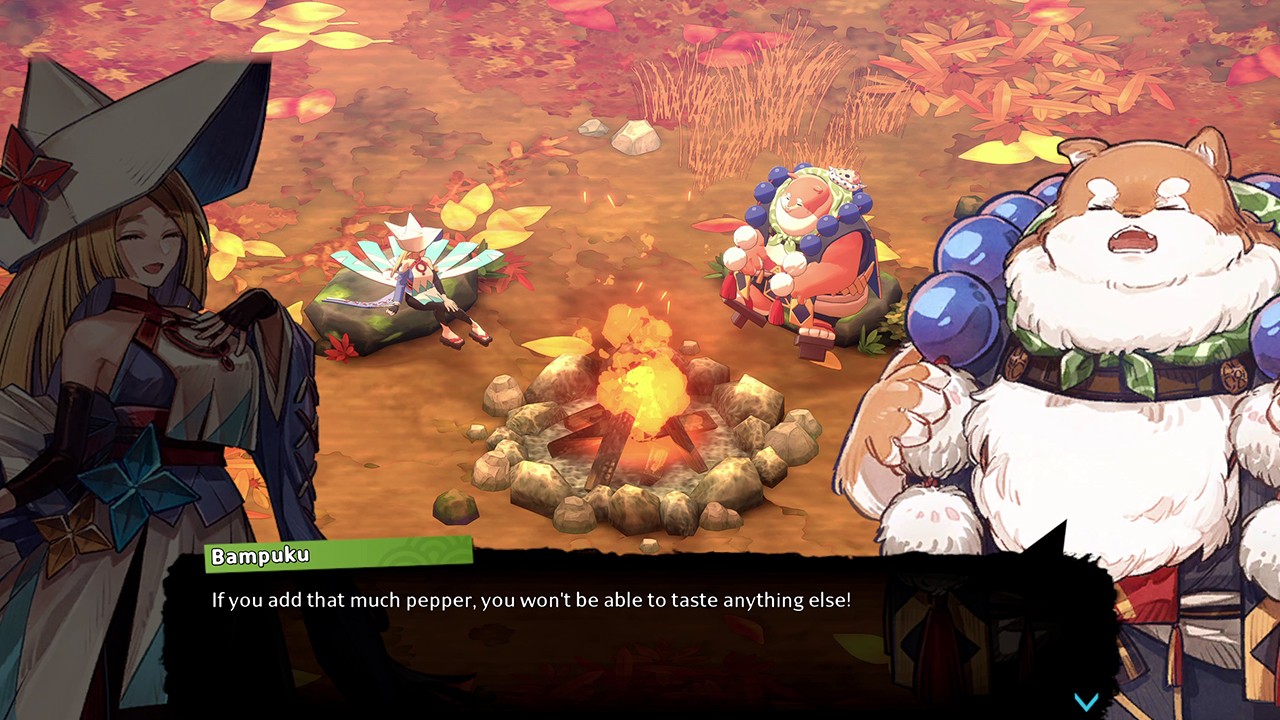This screenshot has width=1280, height=720.
Task: Advance dialogue with the blue arrow indicator
Action: tap(1086, 701)
